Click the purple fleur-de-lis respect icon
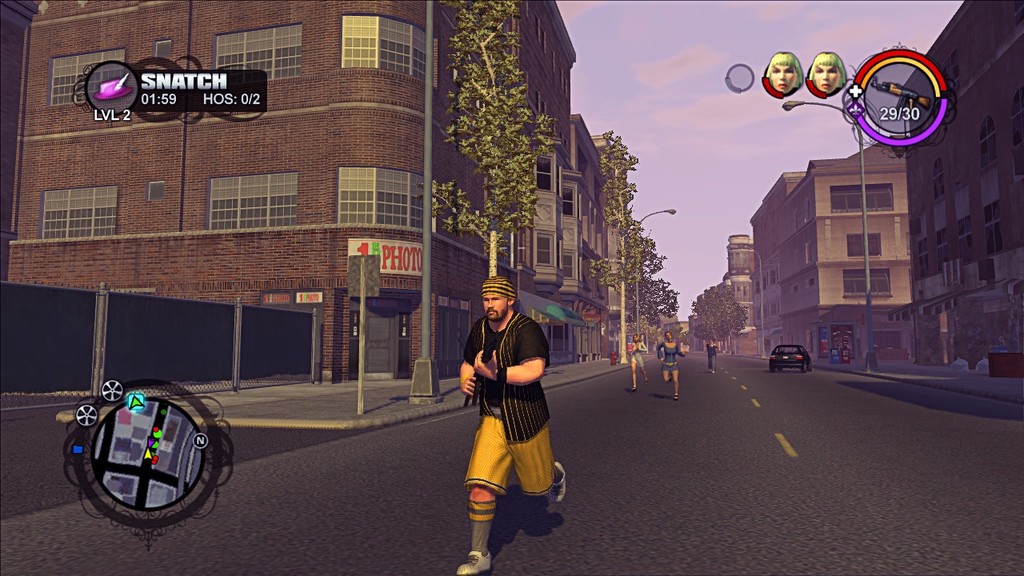Screen dimensions: 1024x576 click(x=855, y=109)
